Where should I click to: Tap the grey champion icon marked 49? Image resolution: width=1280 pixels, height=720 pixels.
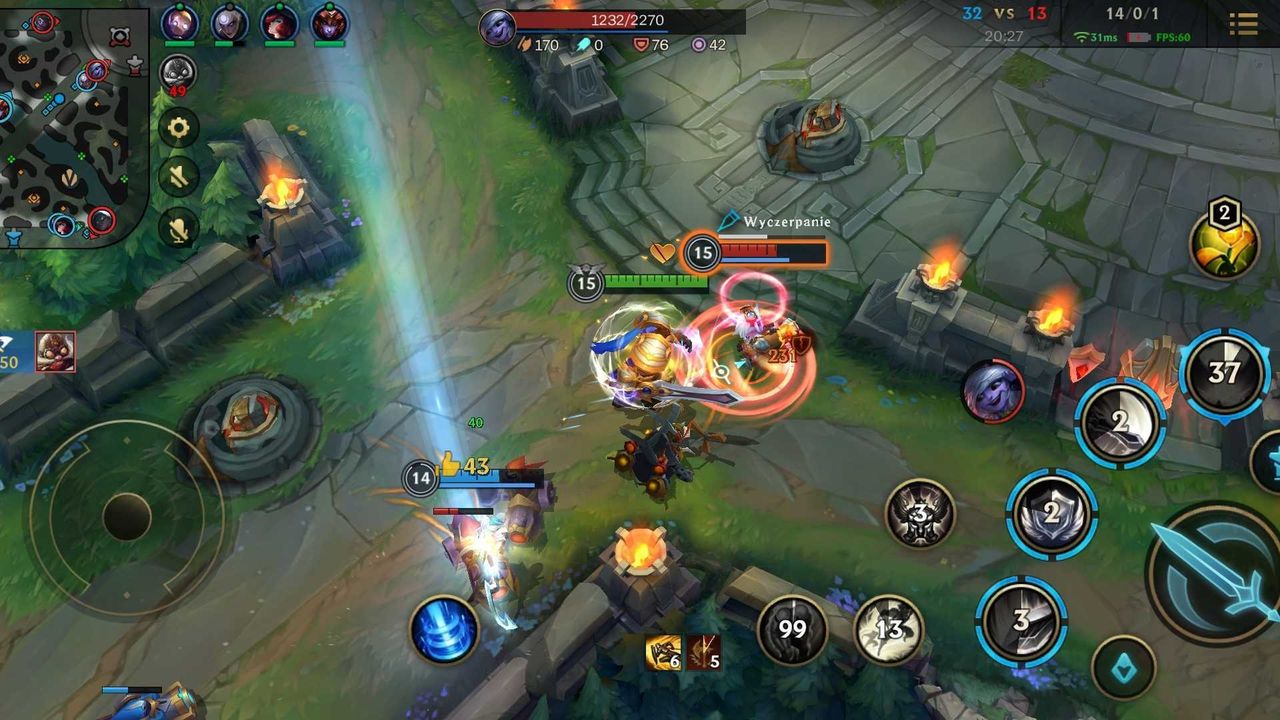(178, 73)
